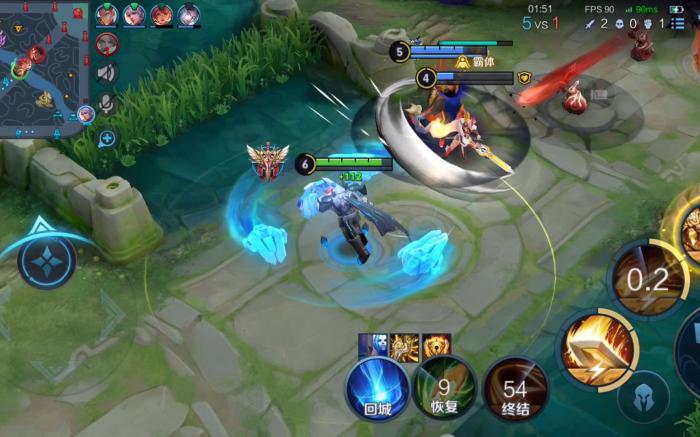
Task: Tap the virtual movement joystick
Action: [46, 263]
